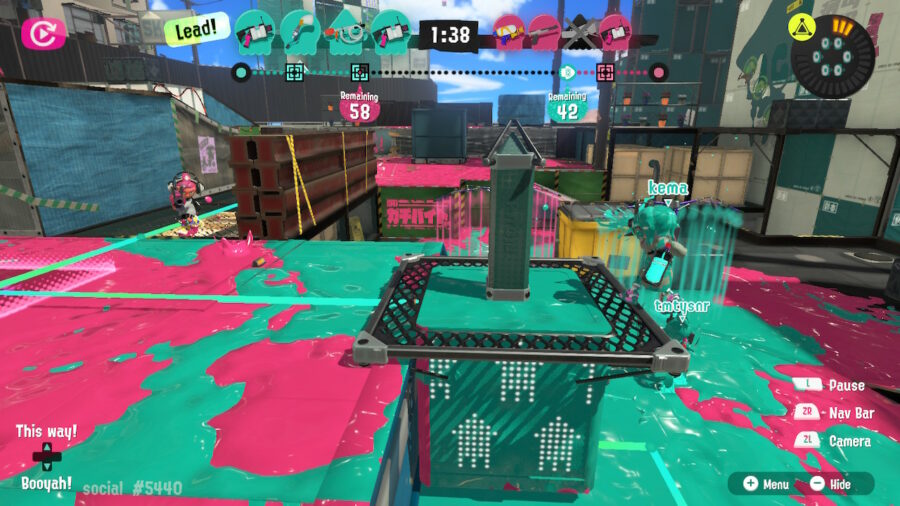Viewport: 900px width, 506px height.
Task: Send the "This way!" signal
Action: 45,432
